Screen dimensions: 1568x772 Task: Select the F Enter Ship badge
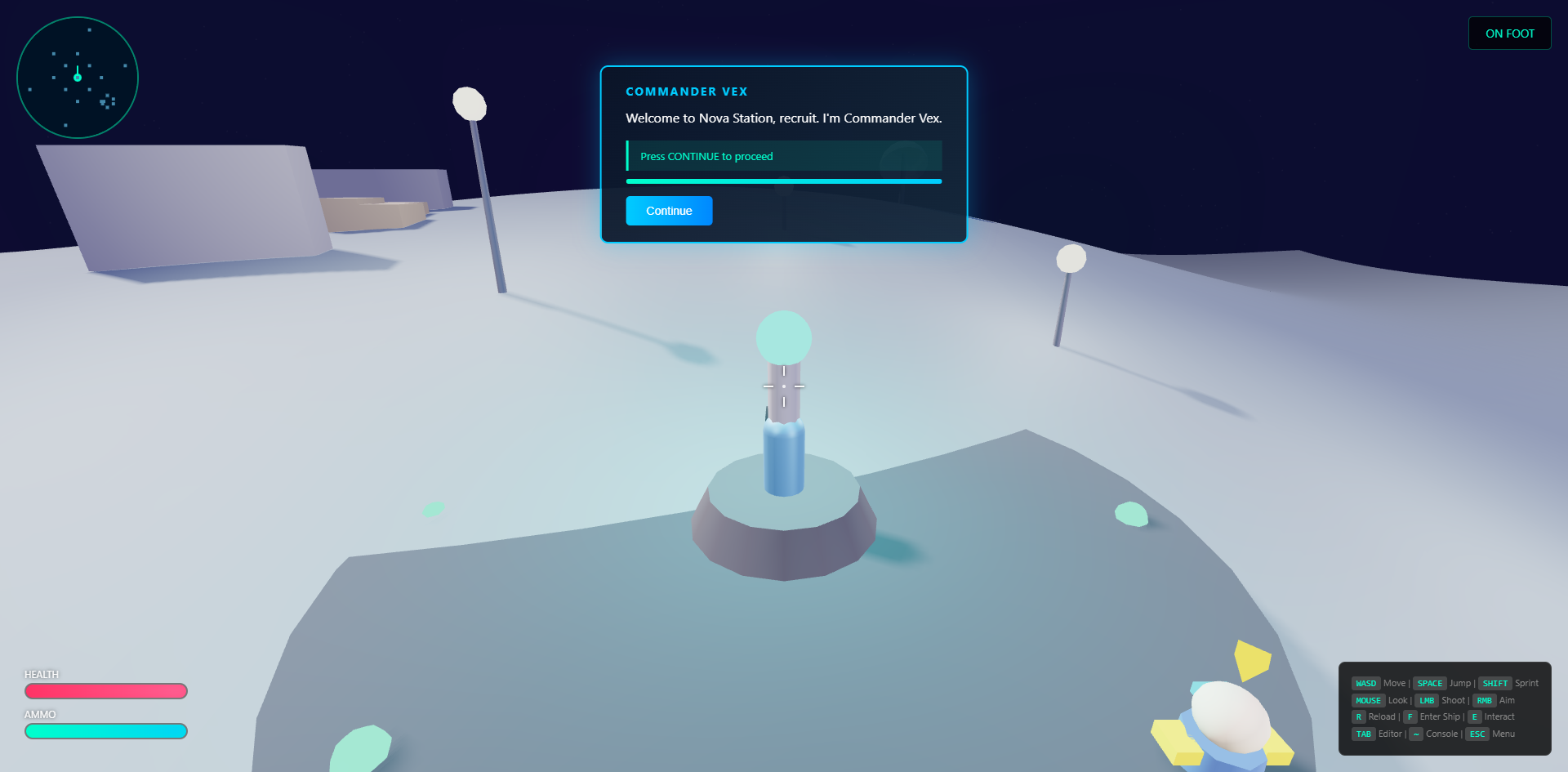(x=1410, y=716)
